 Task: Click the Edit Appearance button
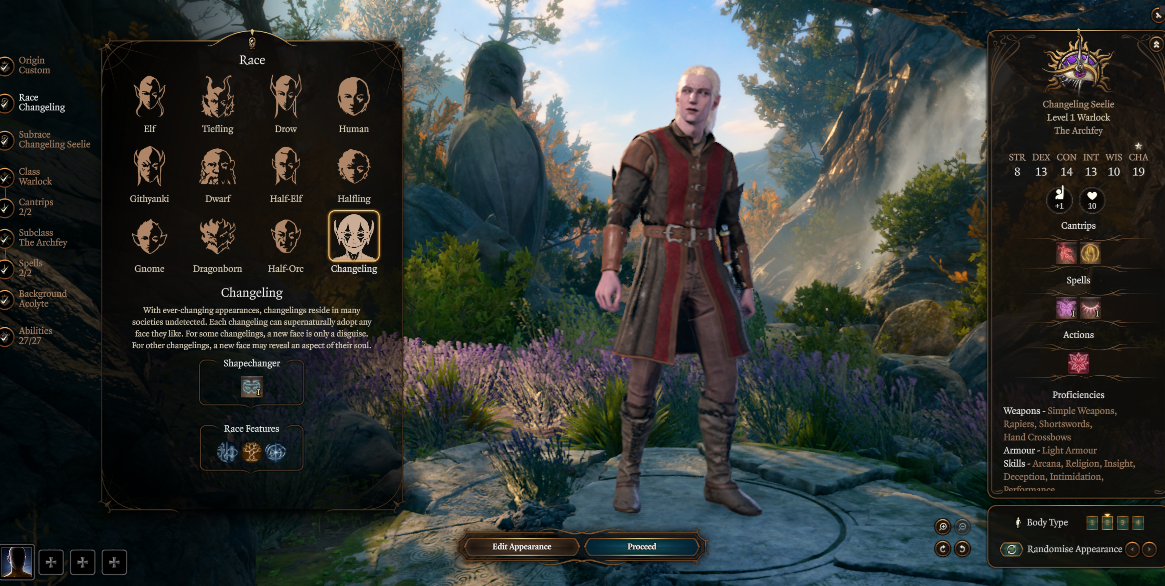click(x=522, y=547)
